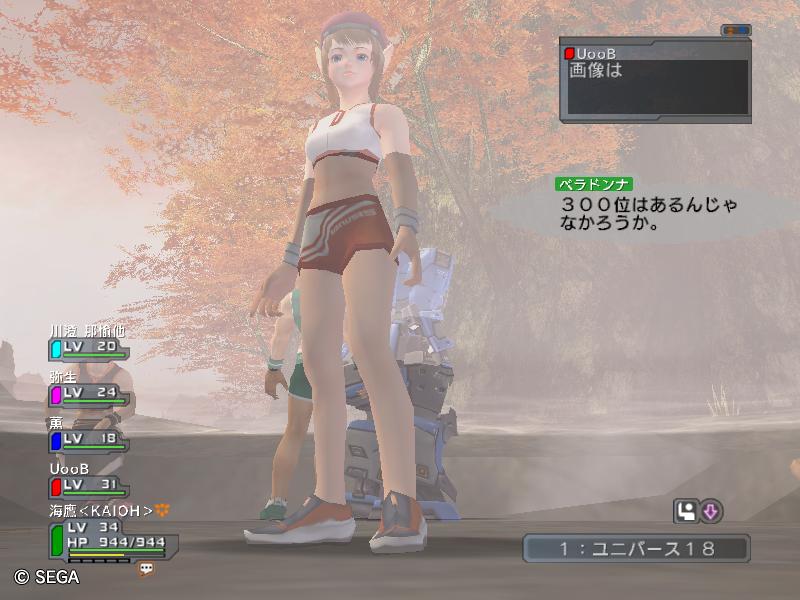The image size is (800, 600).
Task: Select party member UooB in the list
Action: (x=88, y=485)
